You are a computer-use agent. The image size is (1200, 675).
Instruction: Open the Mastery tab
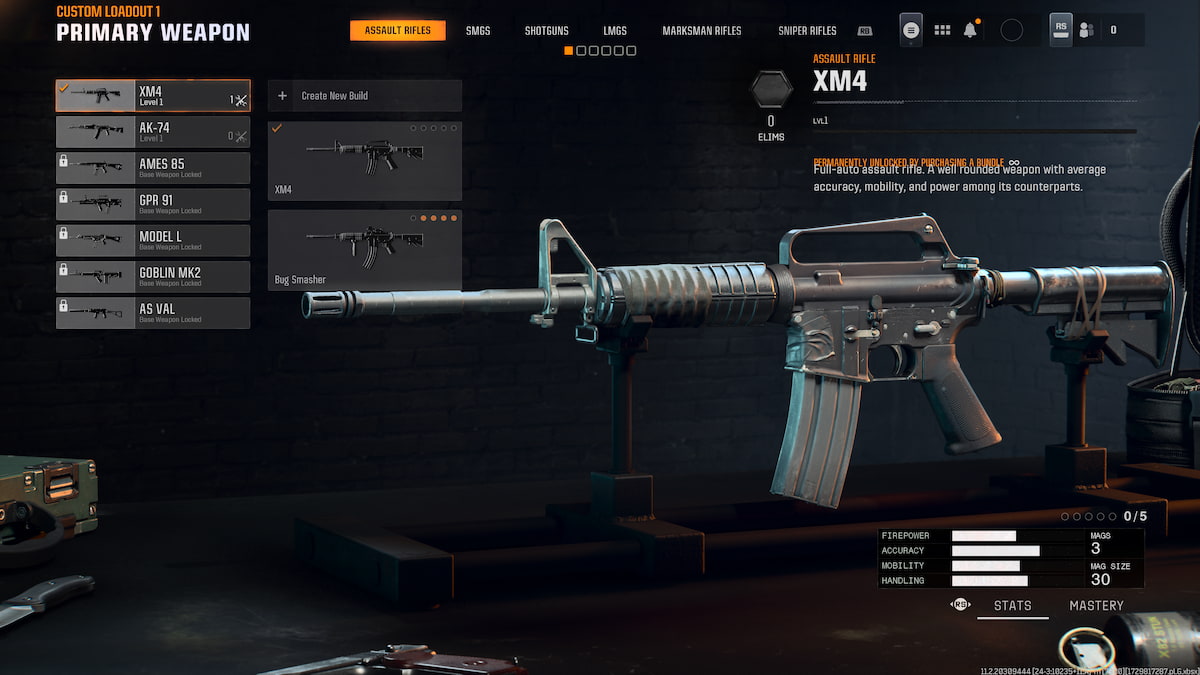(1096, 605)
